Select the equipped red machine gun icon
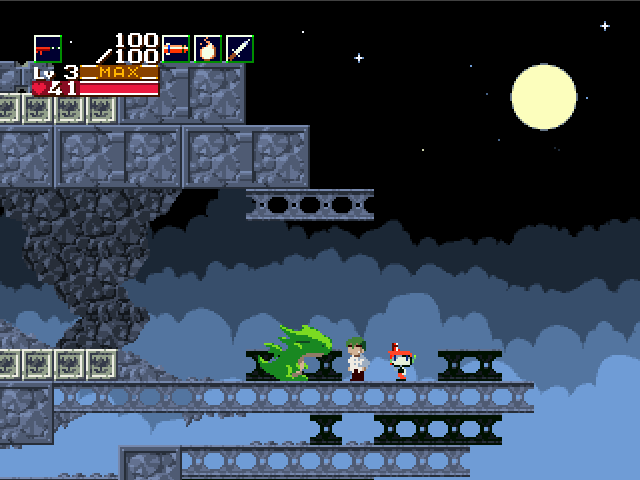The image size is (640, 480). tap(47, 49)
